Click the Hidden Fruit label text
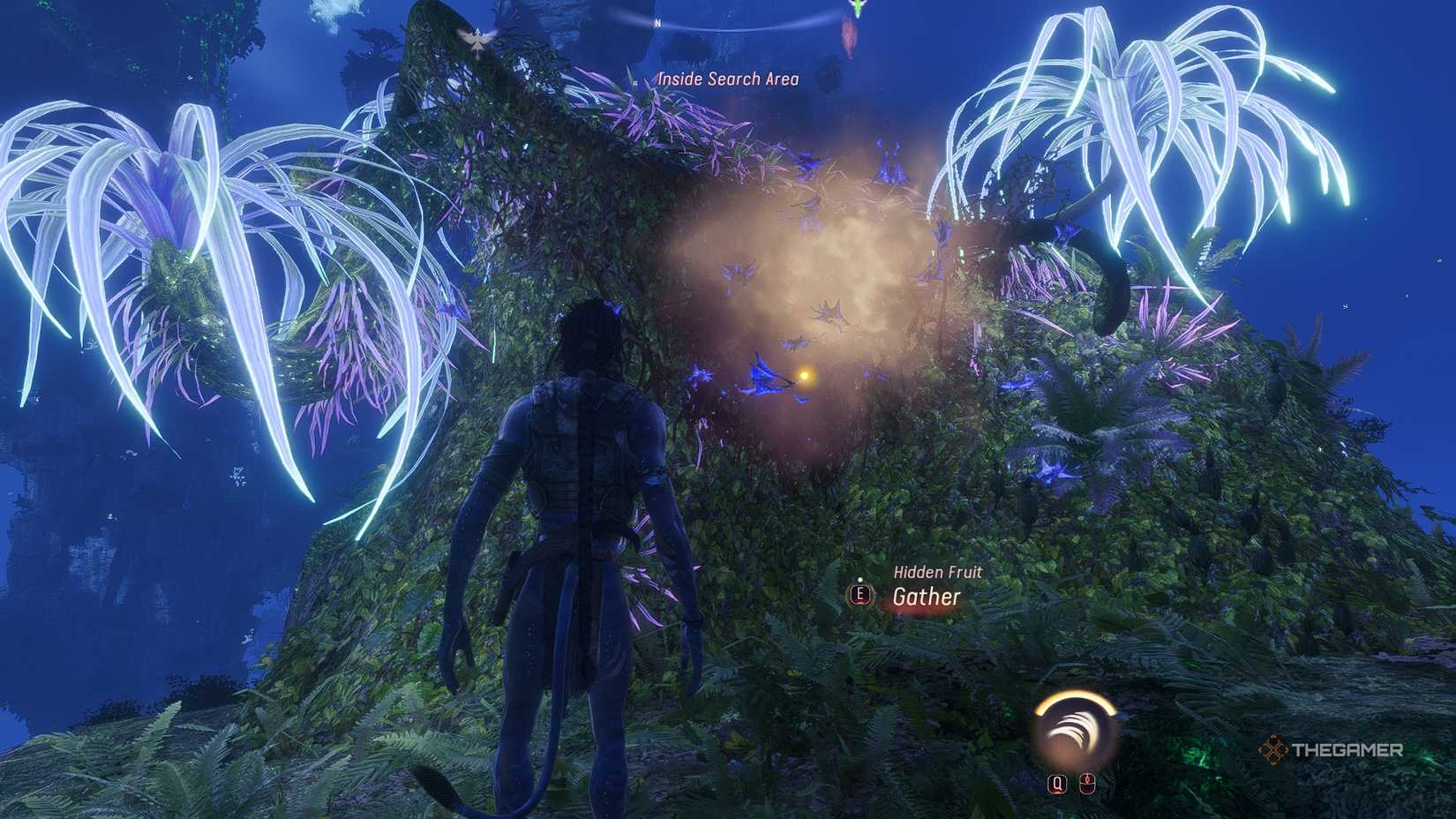The image size is (1456, 819). pyautogui.click(x=938, y=573)
